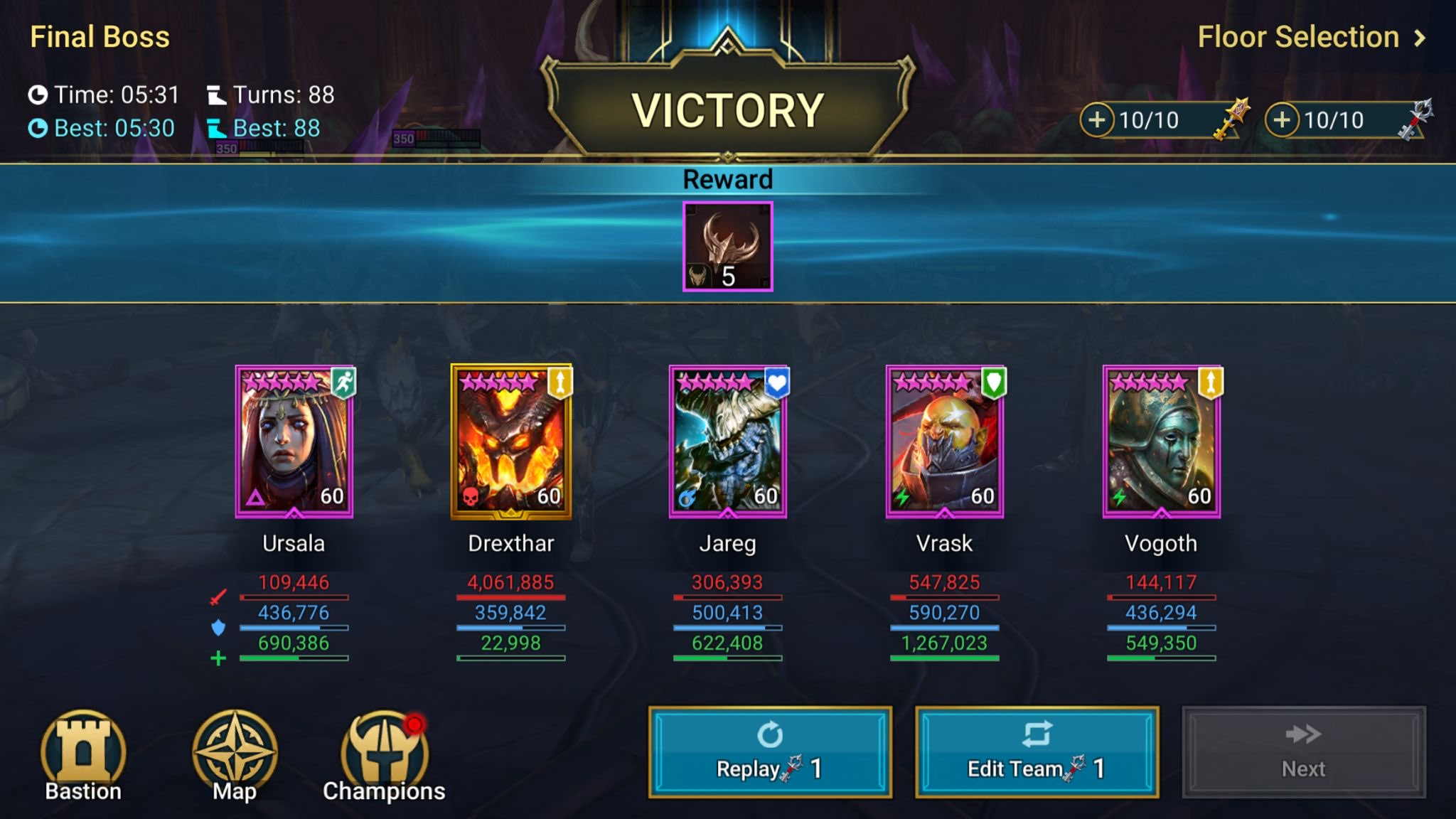Select Vrask's champion portrait

(x=944, y=441)
